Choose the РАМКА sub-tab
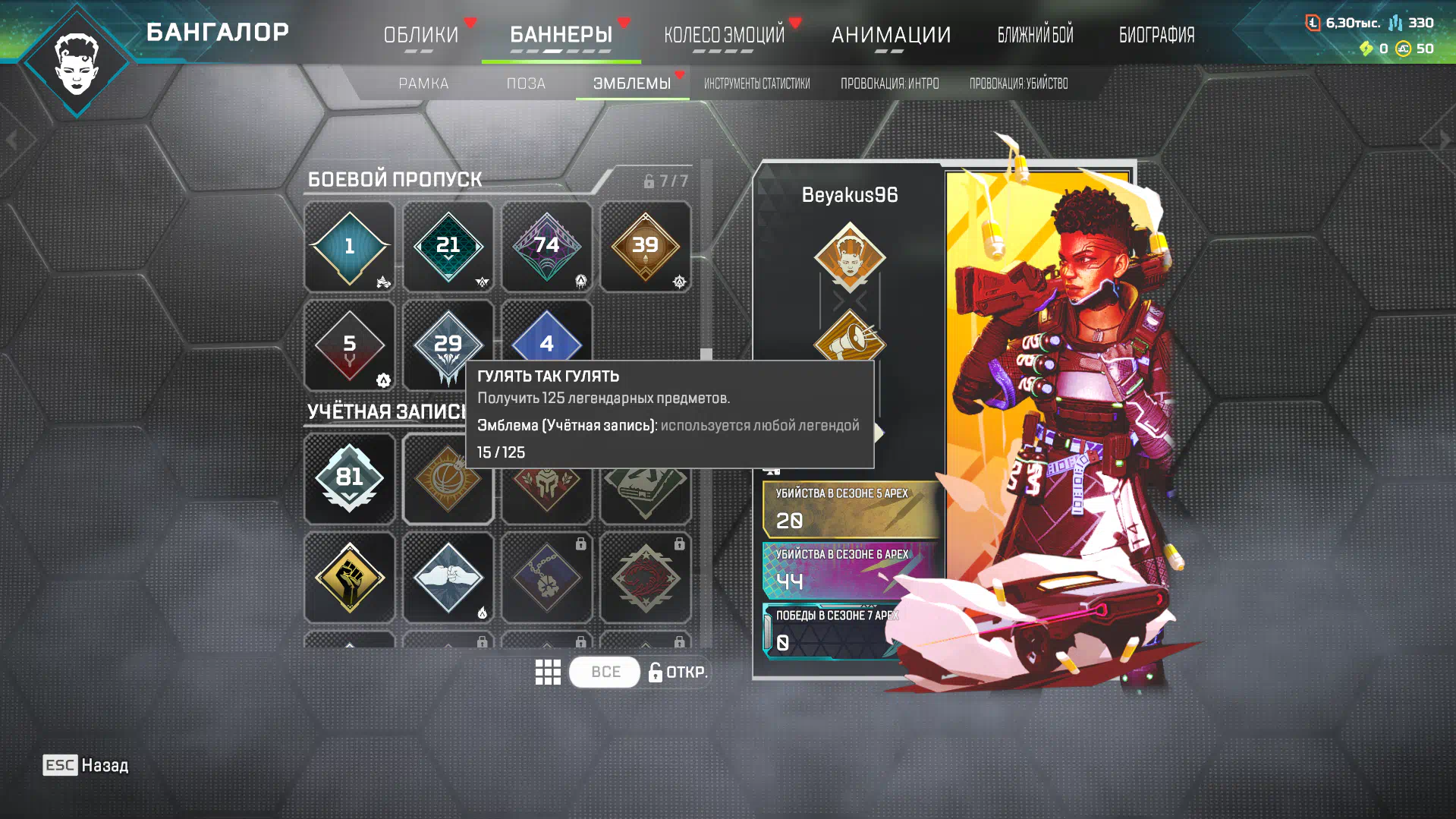The image size is (1456, 819). coord(423,83)
